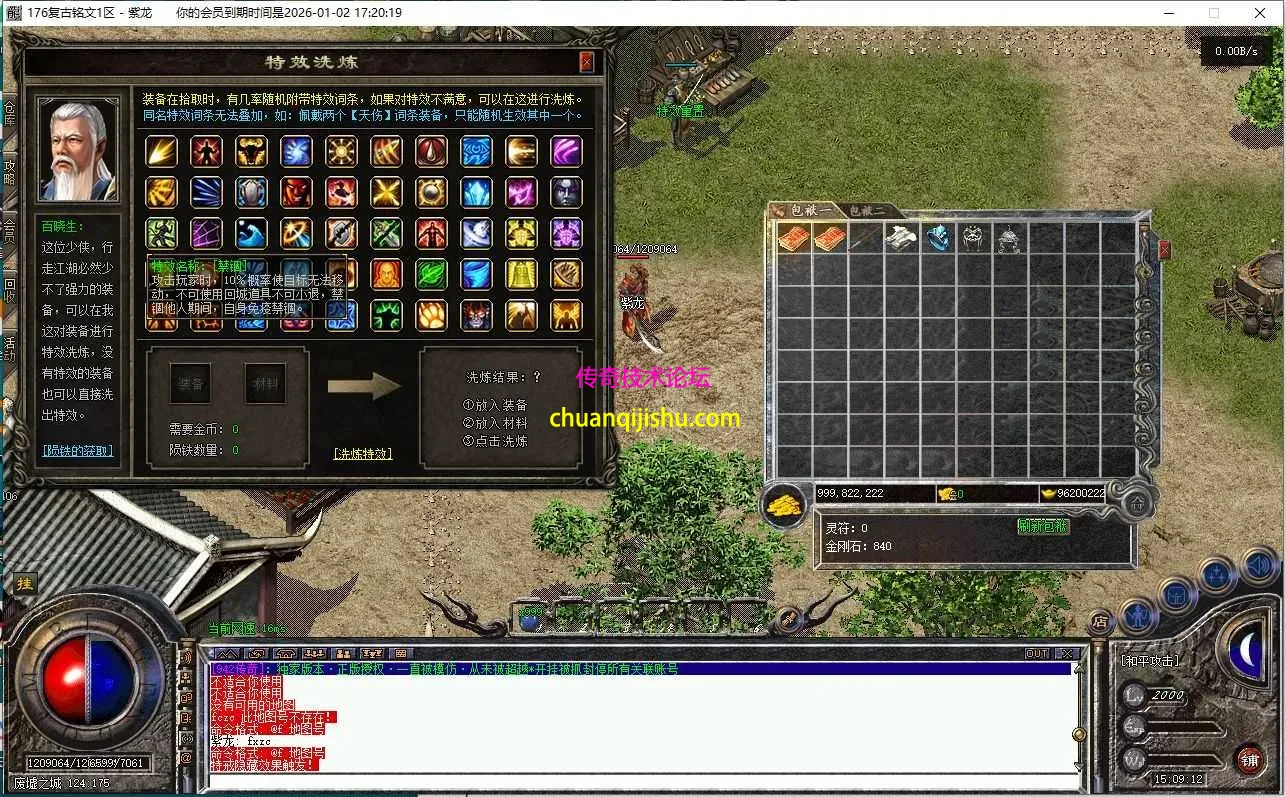Screen dimensions: 1286x797
Task: Click the 挂 auto-hang icon on the left edge
Action: tap(25, 583)
